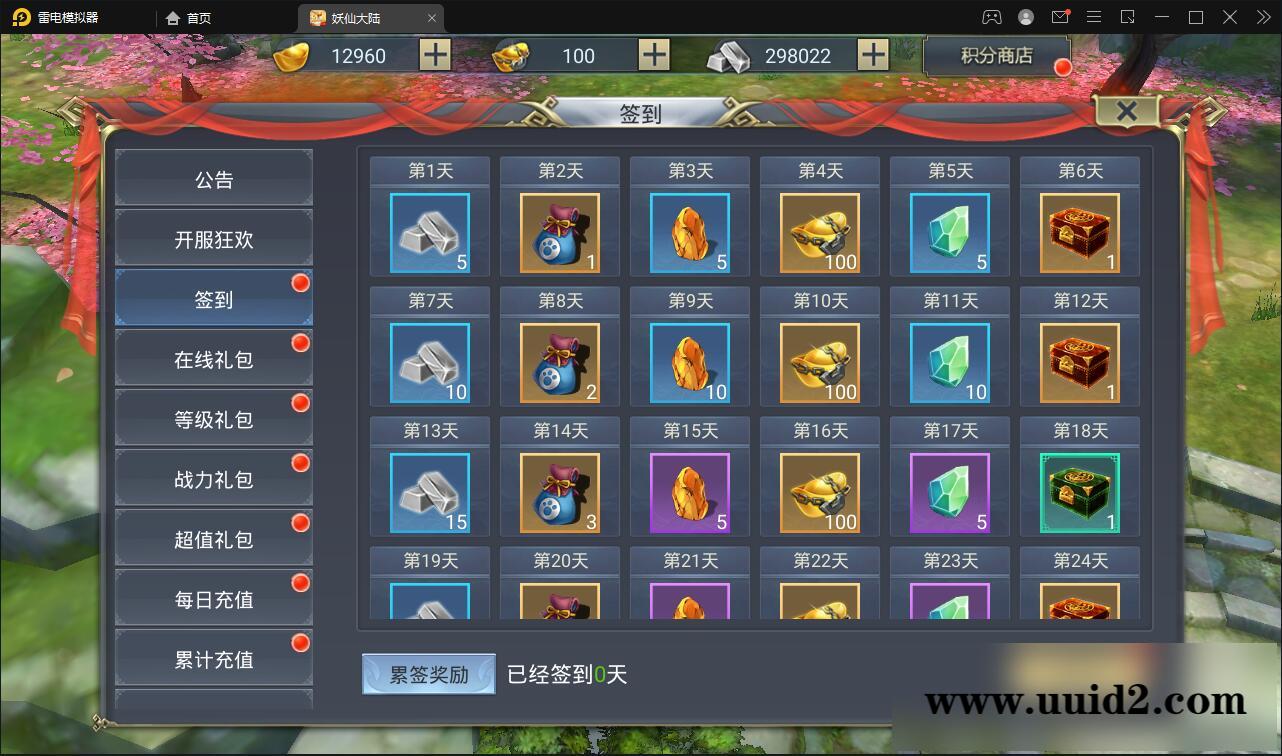Image resolution: width=1282 pixels, height=756 pixels.
Task: Claim the Day 10 gold pouch reward
Action: (819, 363)
